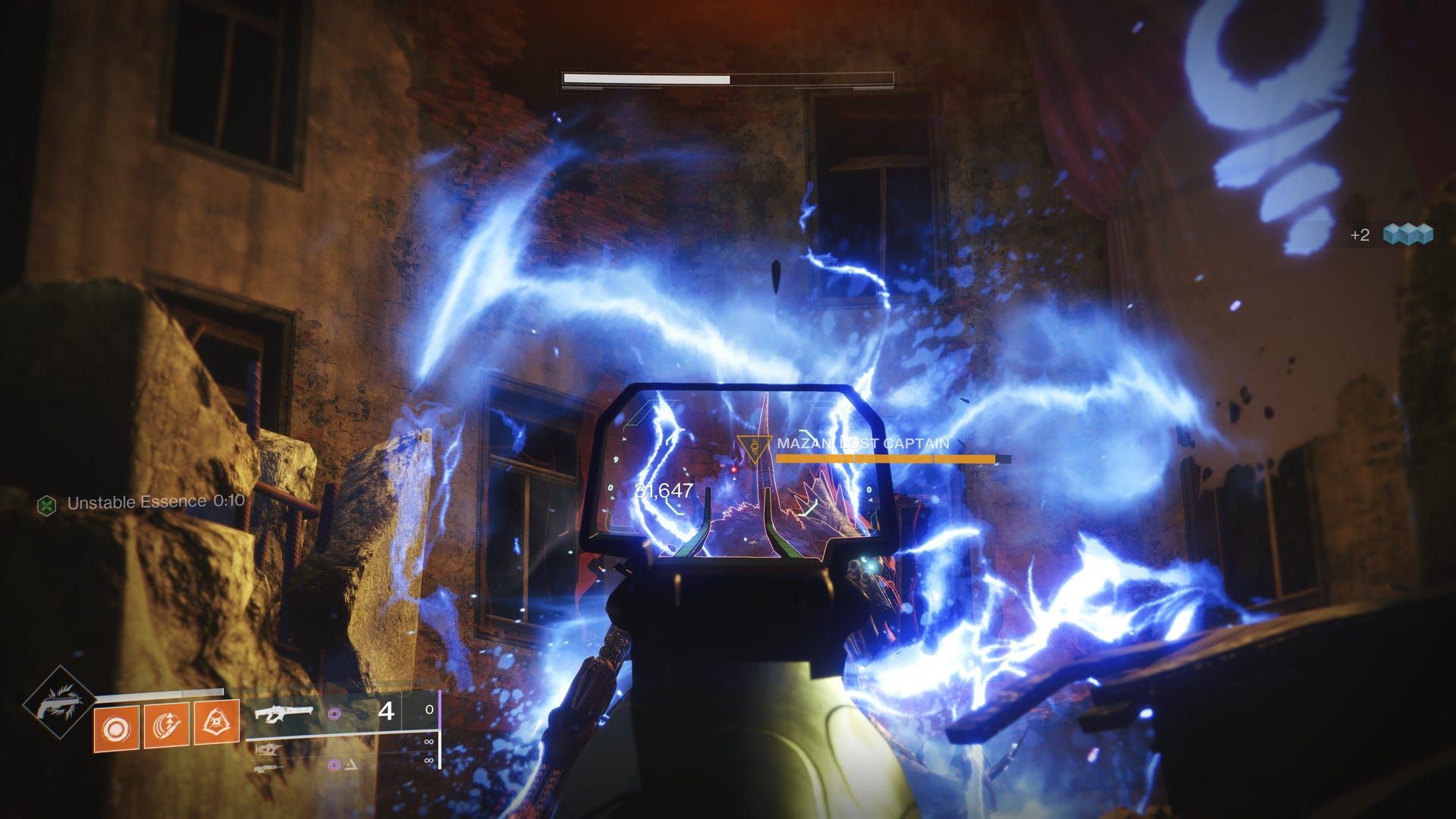
Task: Click the purple special ammo meter
Action: click(439, 711)
